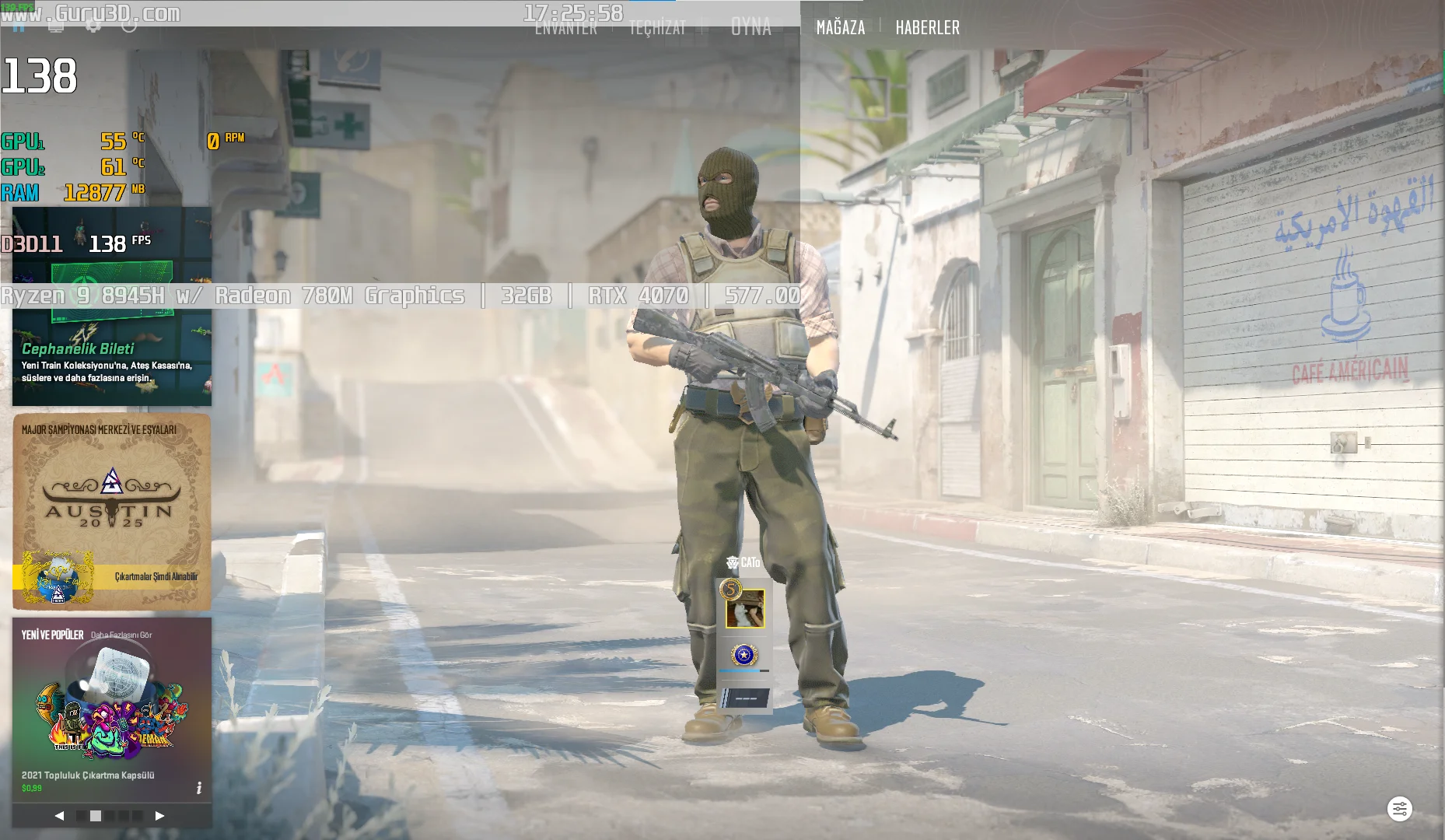Open the scene options sliders button

click(x=1399, y=809)
